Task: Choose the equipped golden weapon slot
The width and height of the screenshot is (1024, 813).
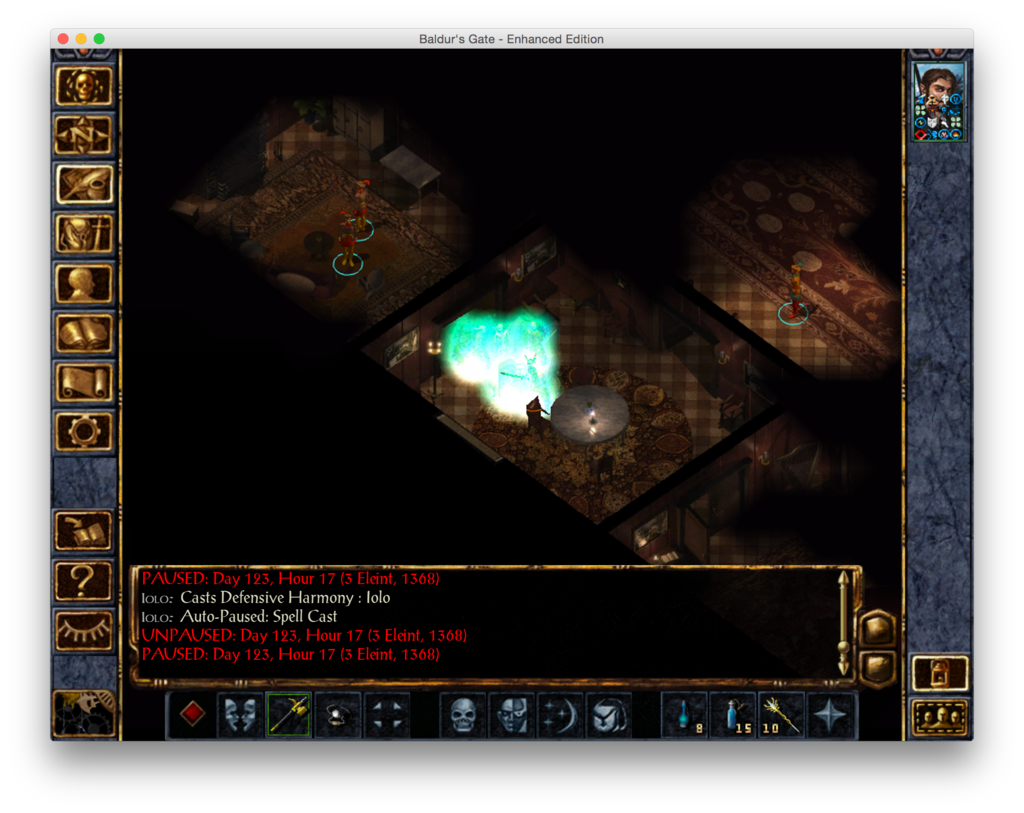Action: click(x=289, y=714)
